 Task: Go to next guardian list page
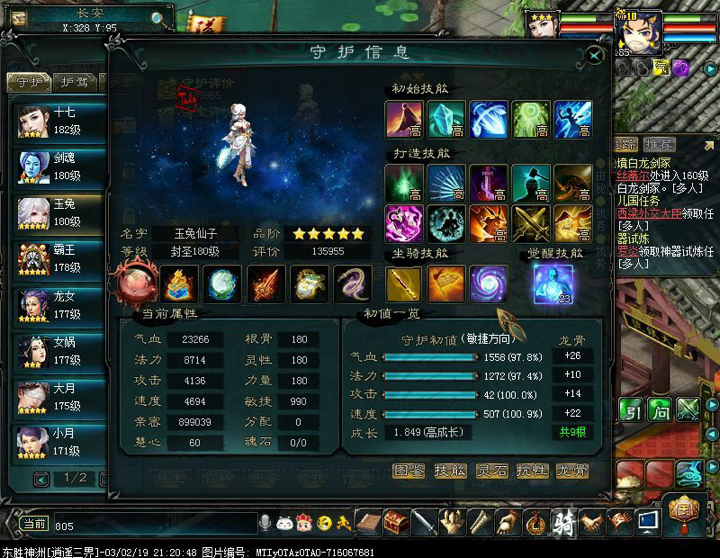click(106, 479)
